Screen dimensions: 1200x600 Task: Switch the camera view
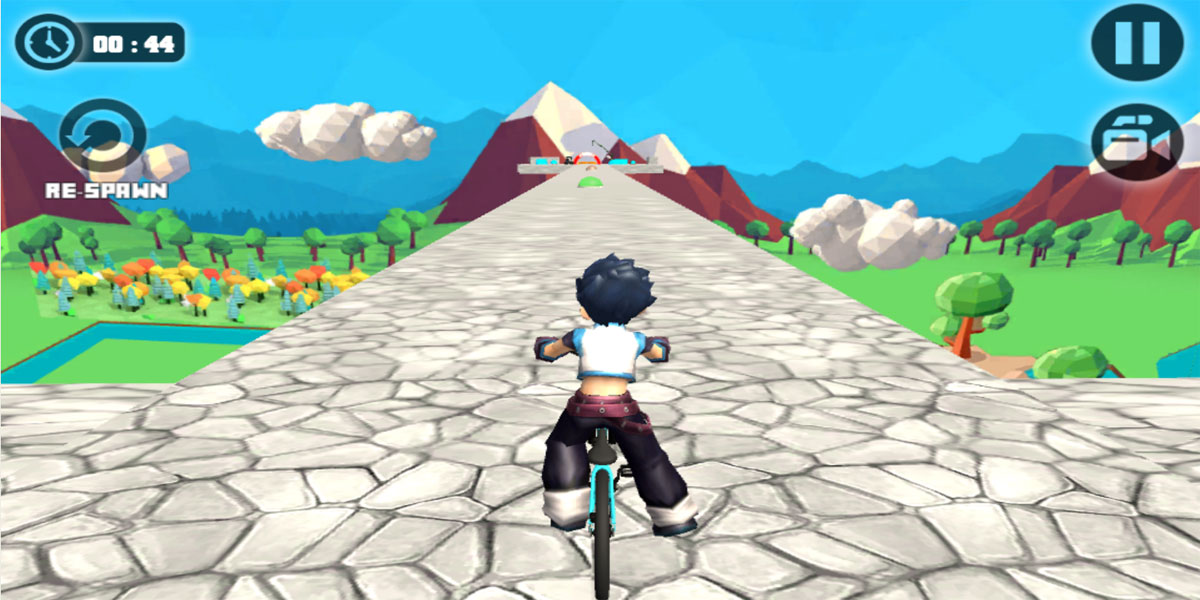coord(1138,143)
